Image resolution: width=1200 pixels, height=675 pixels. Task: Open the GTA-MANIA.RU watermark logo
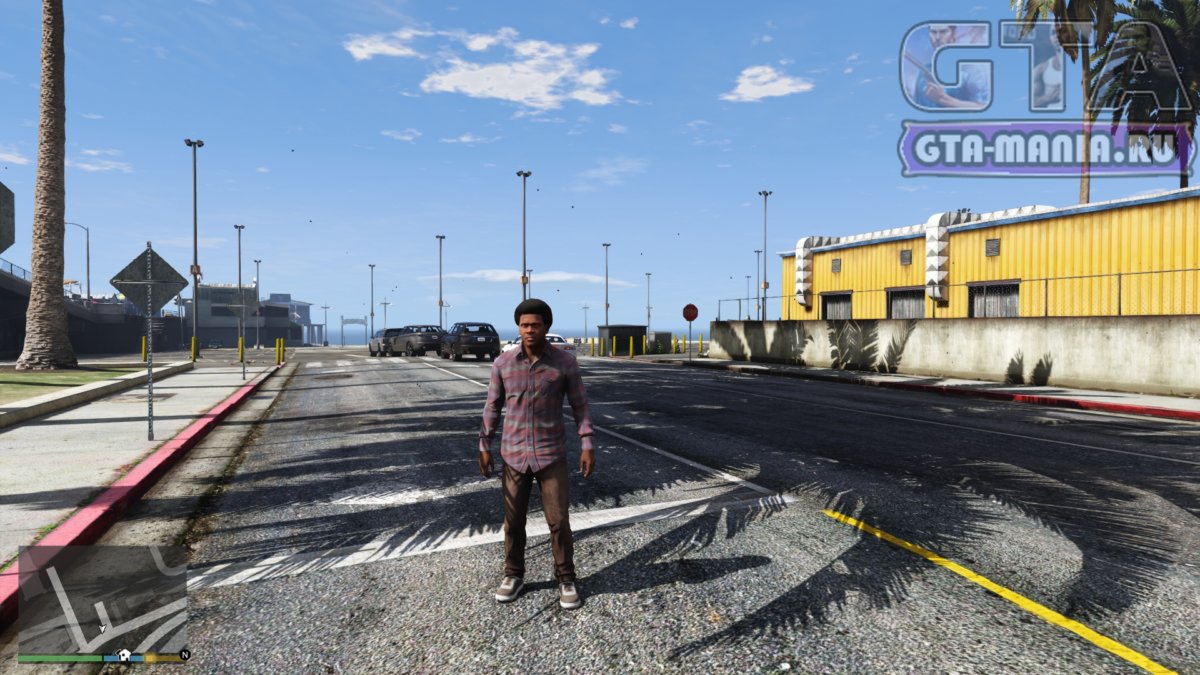1046,148
